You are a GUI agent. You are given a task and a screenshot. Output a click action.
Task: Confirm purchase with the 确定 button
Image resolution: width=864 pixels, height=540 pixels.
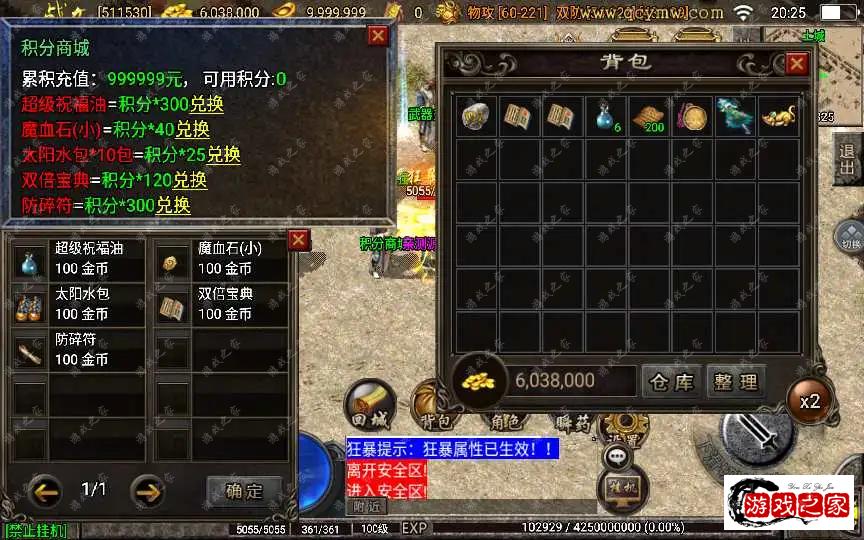tap(244, 491)
